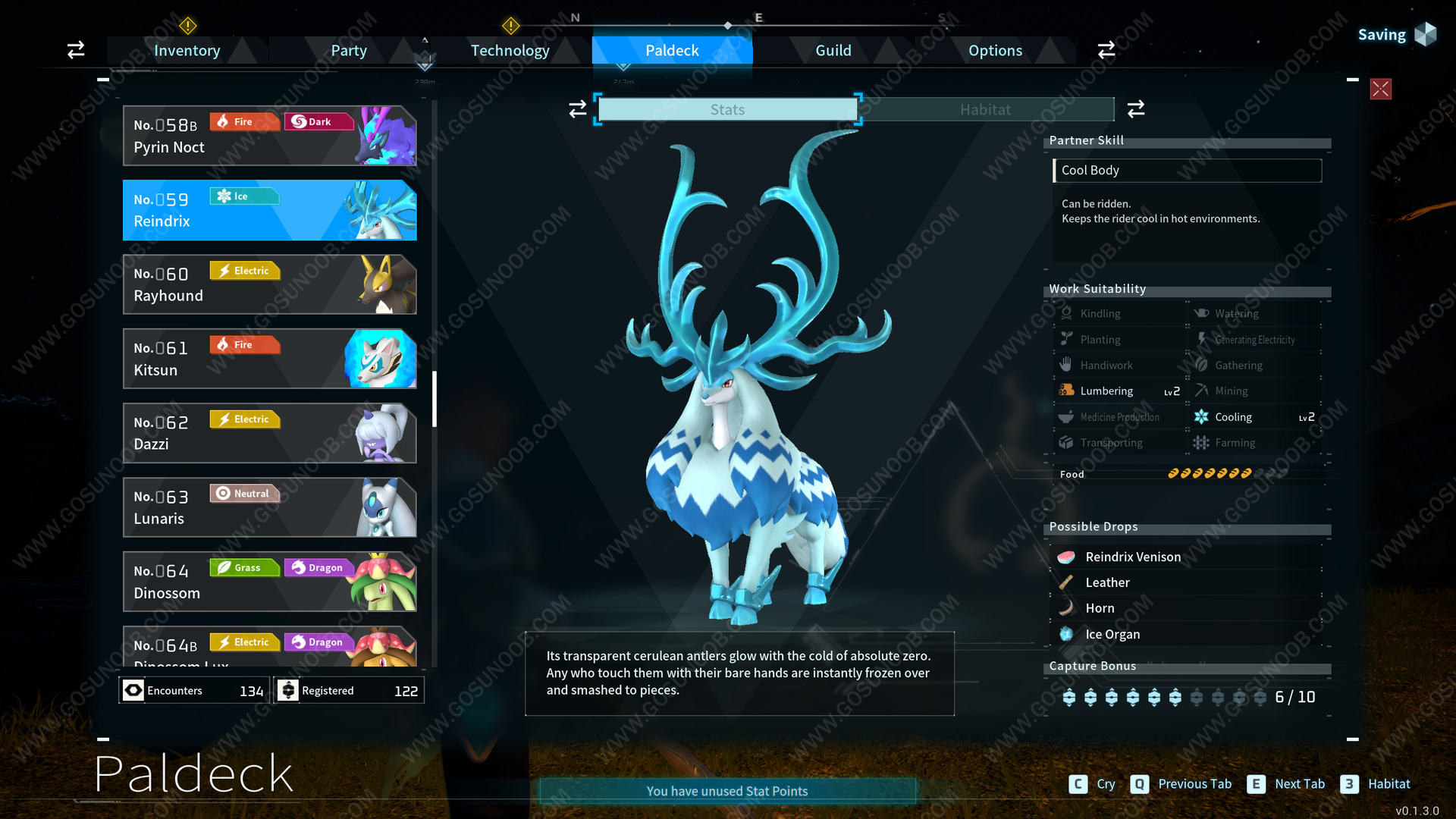The height and width of the screenshot is (819, 1456).
Task: Open the Options tab
Action: (995, 51)
